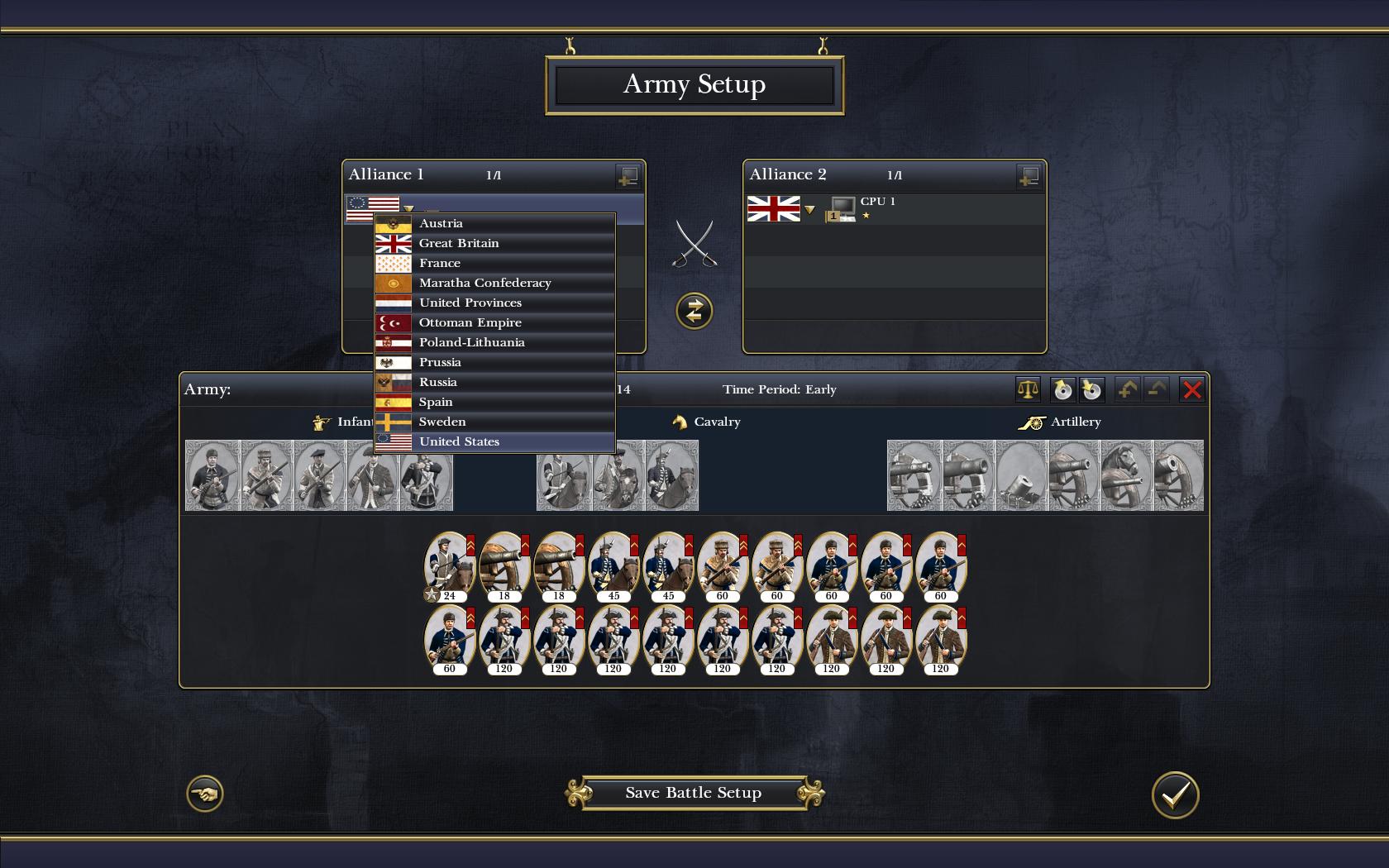Select the Maratha Confederacy faction
1389x868 pixels.
pyautogui.click(x=494, y=283)
